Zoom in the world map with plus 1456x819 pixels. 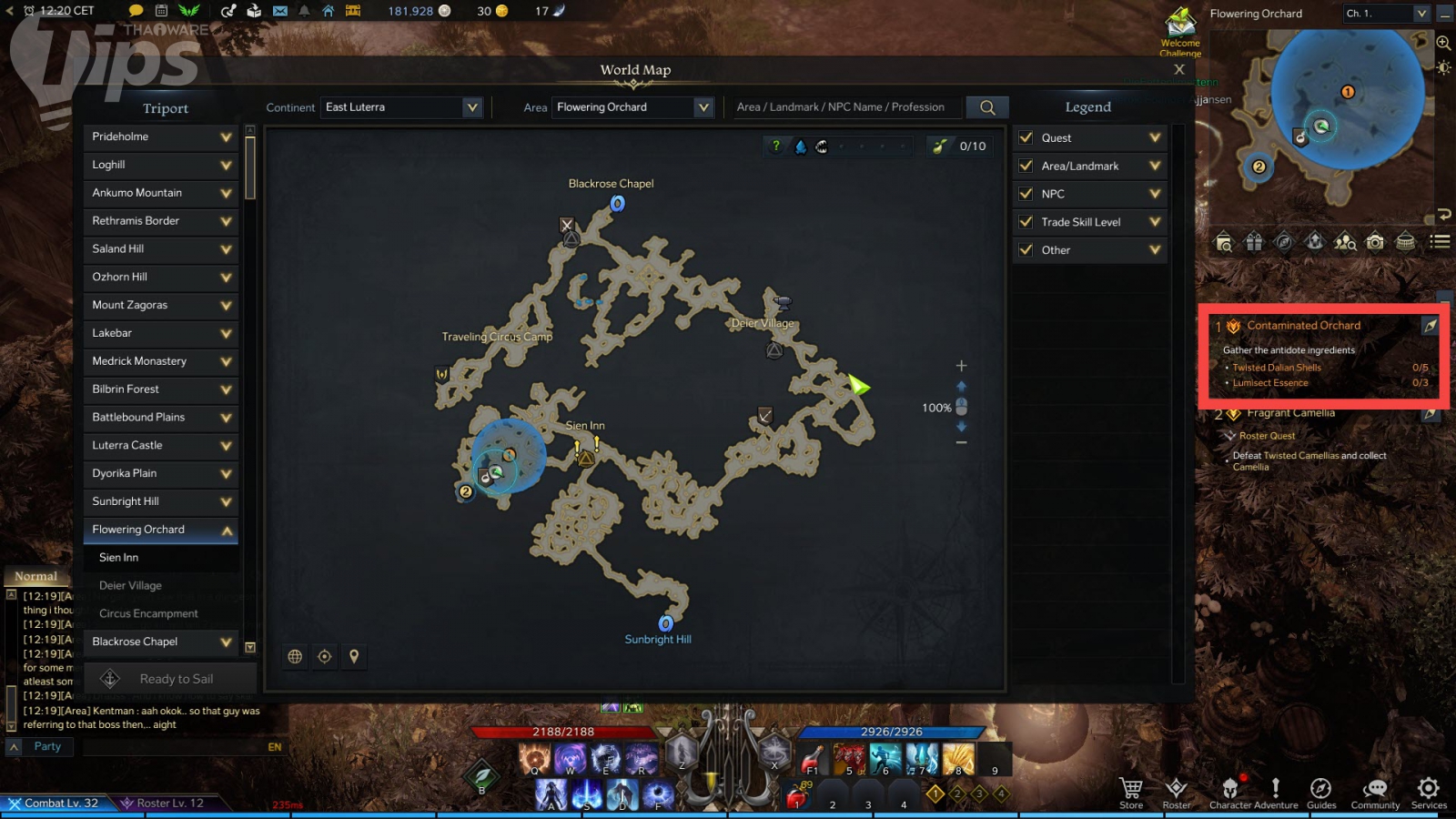coord(961,366)
